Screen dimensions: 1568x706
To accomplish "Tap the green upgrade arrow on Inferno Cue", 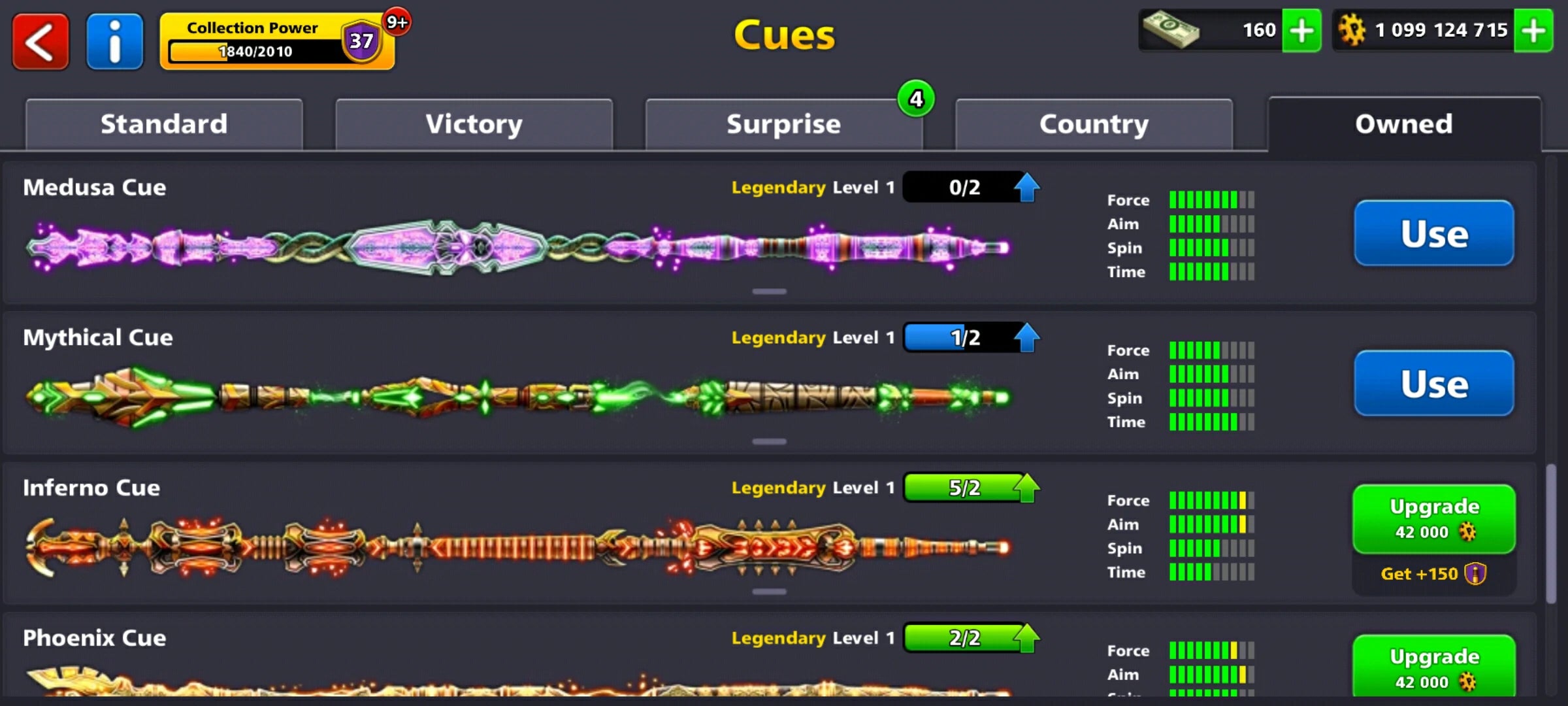I will (x=1026, y=488).
